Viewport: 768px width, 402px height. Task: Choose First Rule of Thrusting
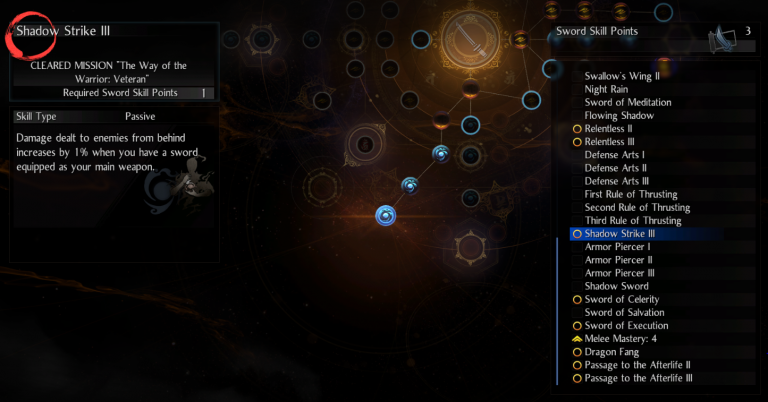pos(631,194)
